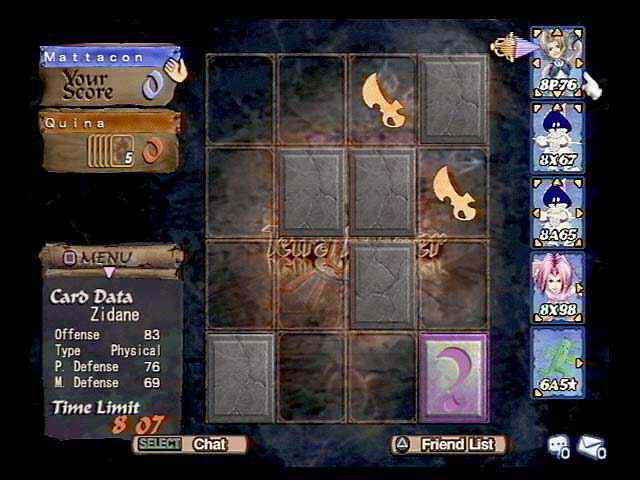
Task: Select the pink-haired character card 8X98
Action: (557, 287)
